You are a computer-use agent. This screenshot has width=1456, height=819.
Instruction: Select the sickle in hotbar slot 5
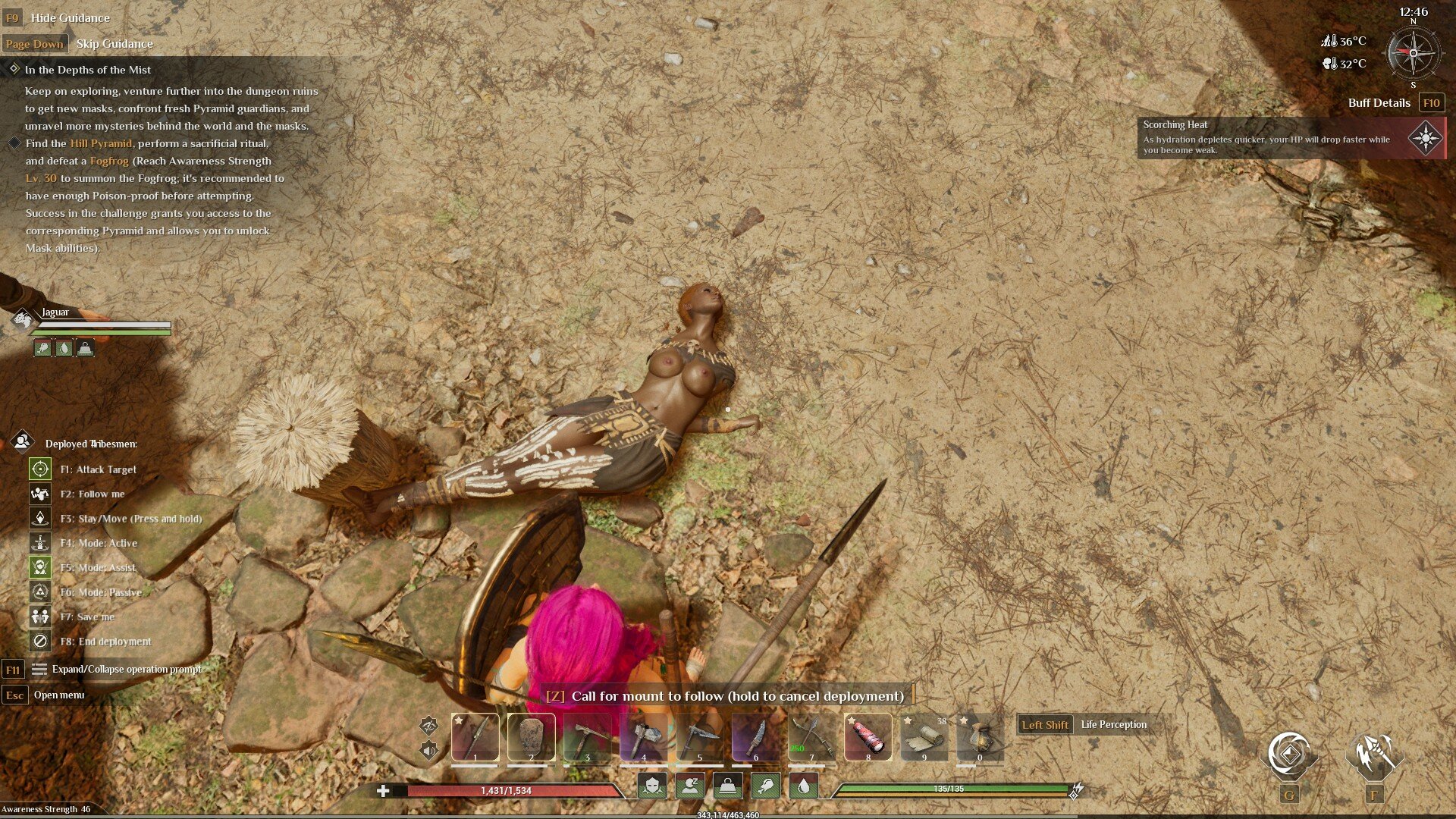pos(699,736)
